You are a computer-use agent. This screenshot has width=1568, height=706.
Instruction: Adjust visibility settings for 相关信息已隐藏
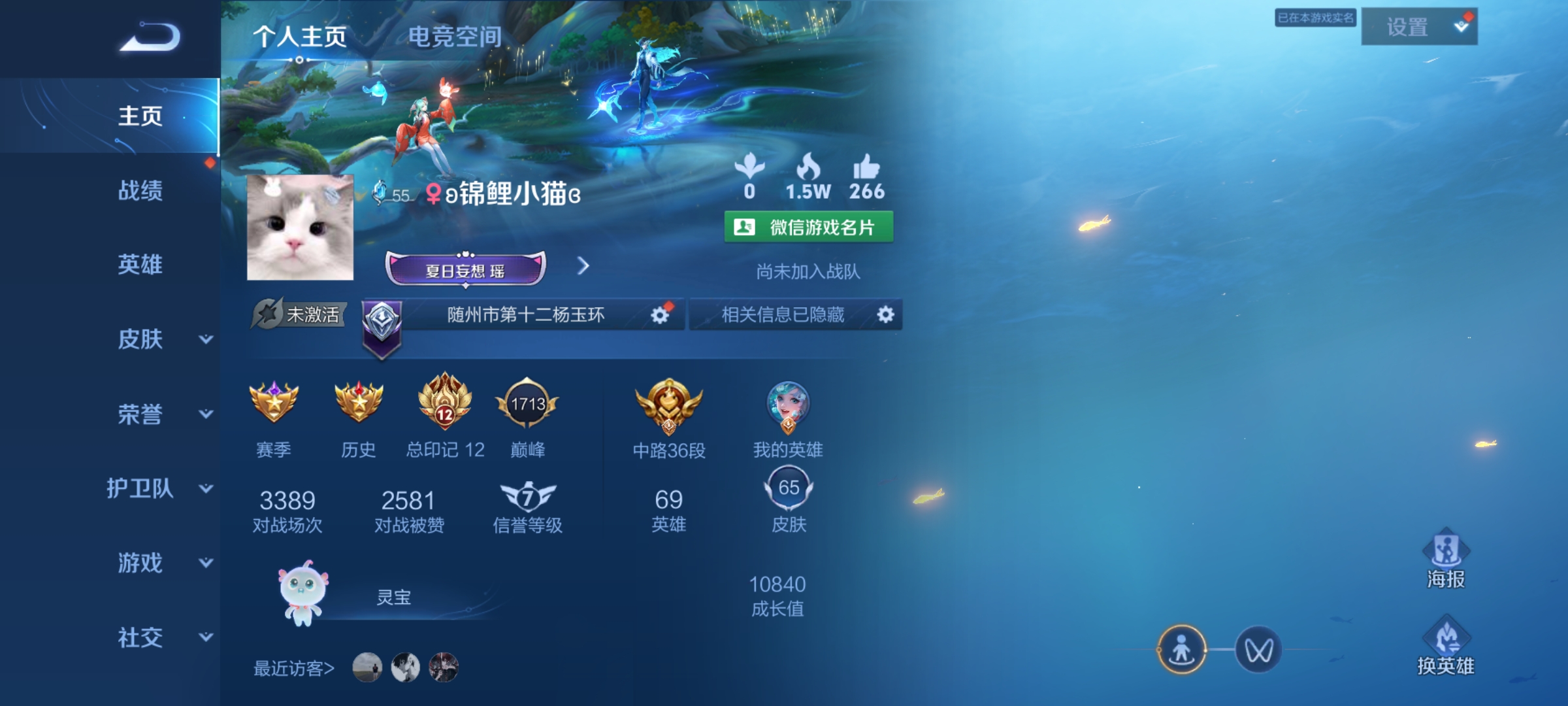click(886, 314)
